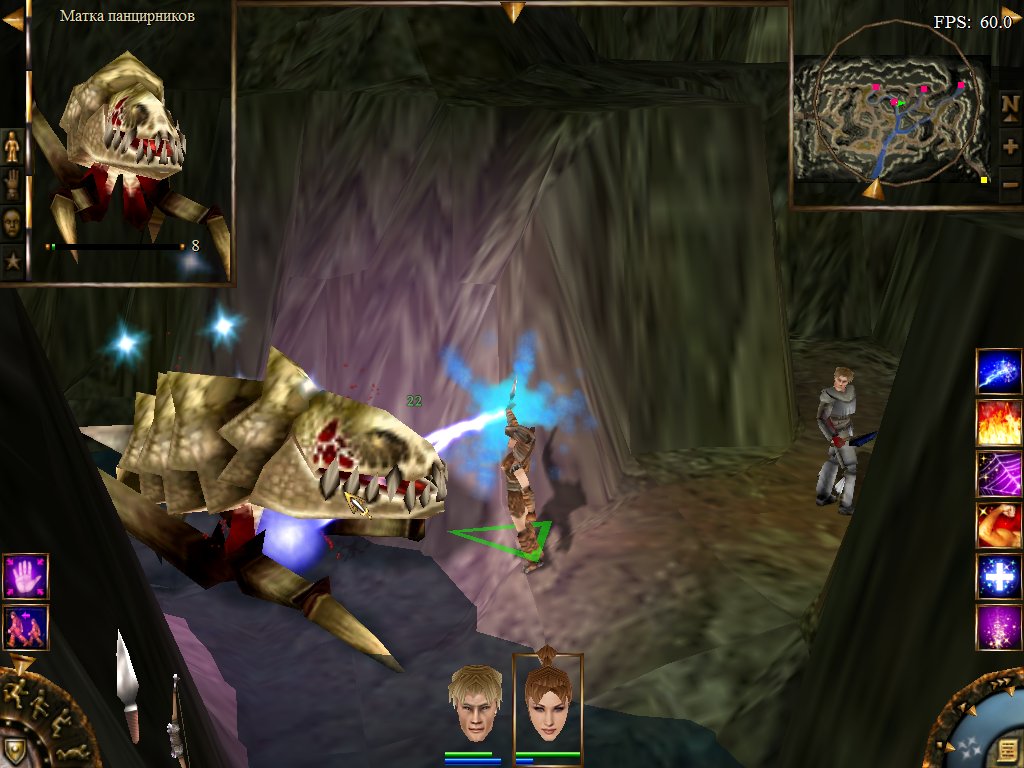Zoom out the minimap with minus button
Image resolution: width=1024 pixels, height=768 pixels.
(1010, 184)
